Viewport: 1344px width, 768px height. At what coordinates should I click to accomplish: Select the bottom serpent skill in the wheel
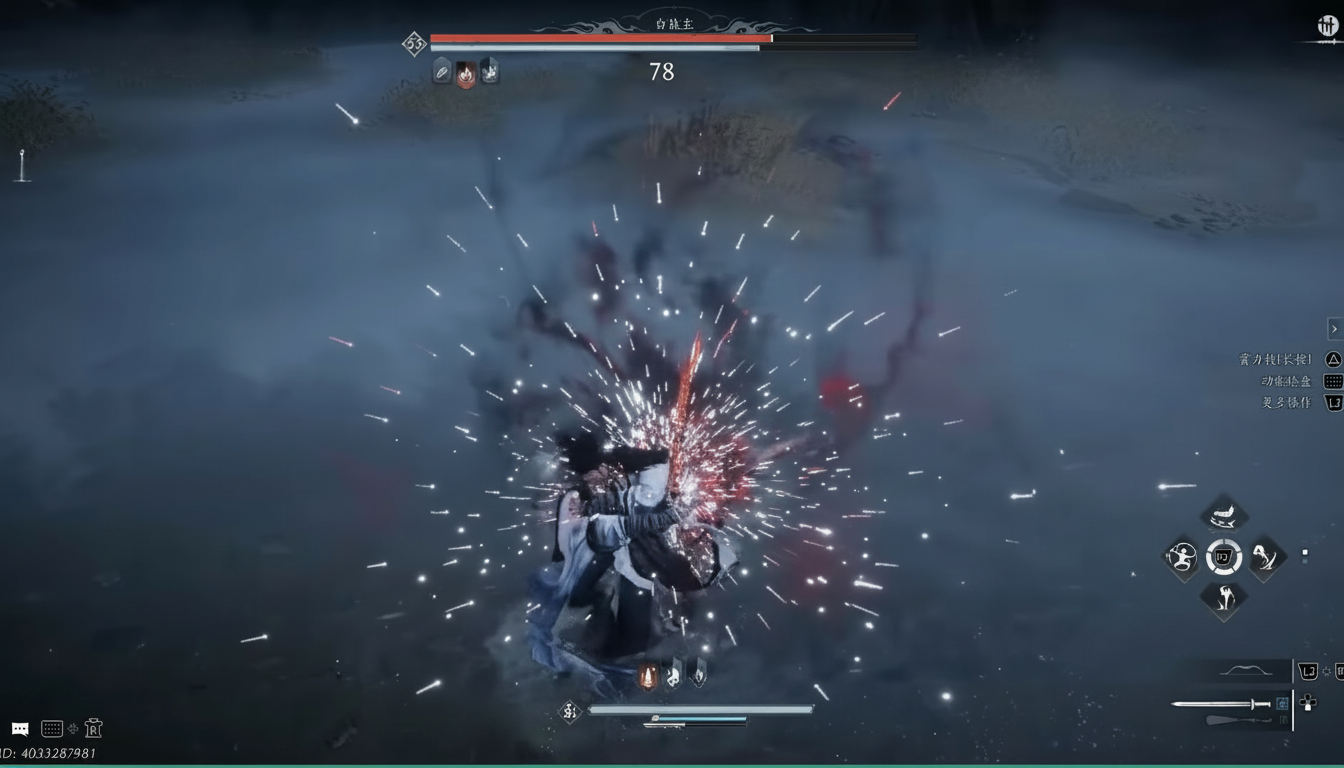1223,601
